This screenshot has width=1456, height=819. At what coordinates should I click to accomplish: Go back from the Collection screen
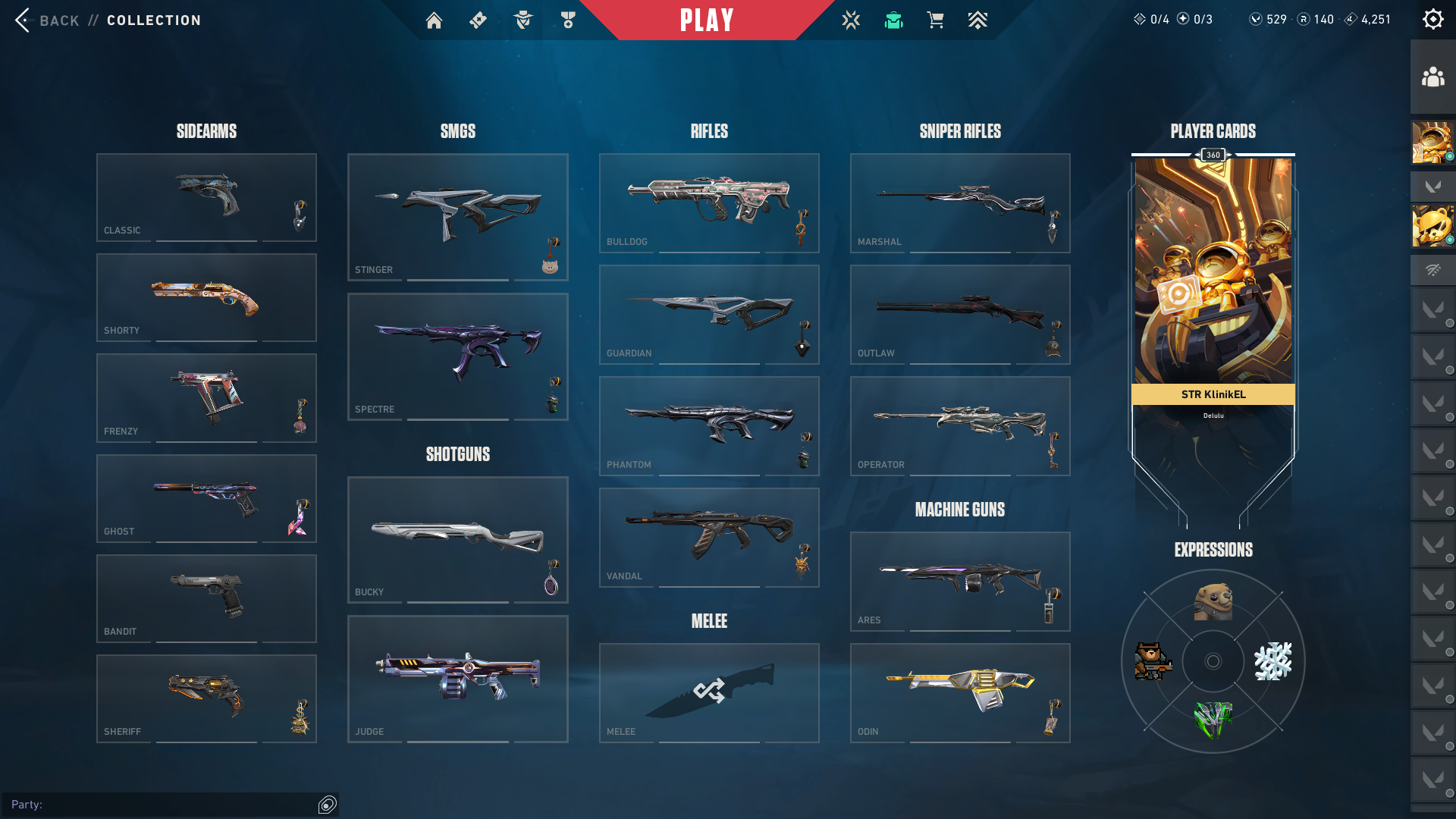47,20
